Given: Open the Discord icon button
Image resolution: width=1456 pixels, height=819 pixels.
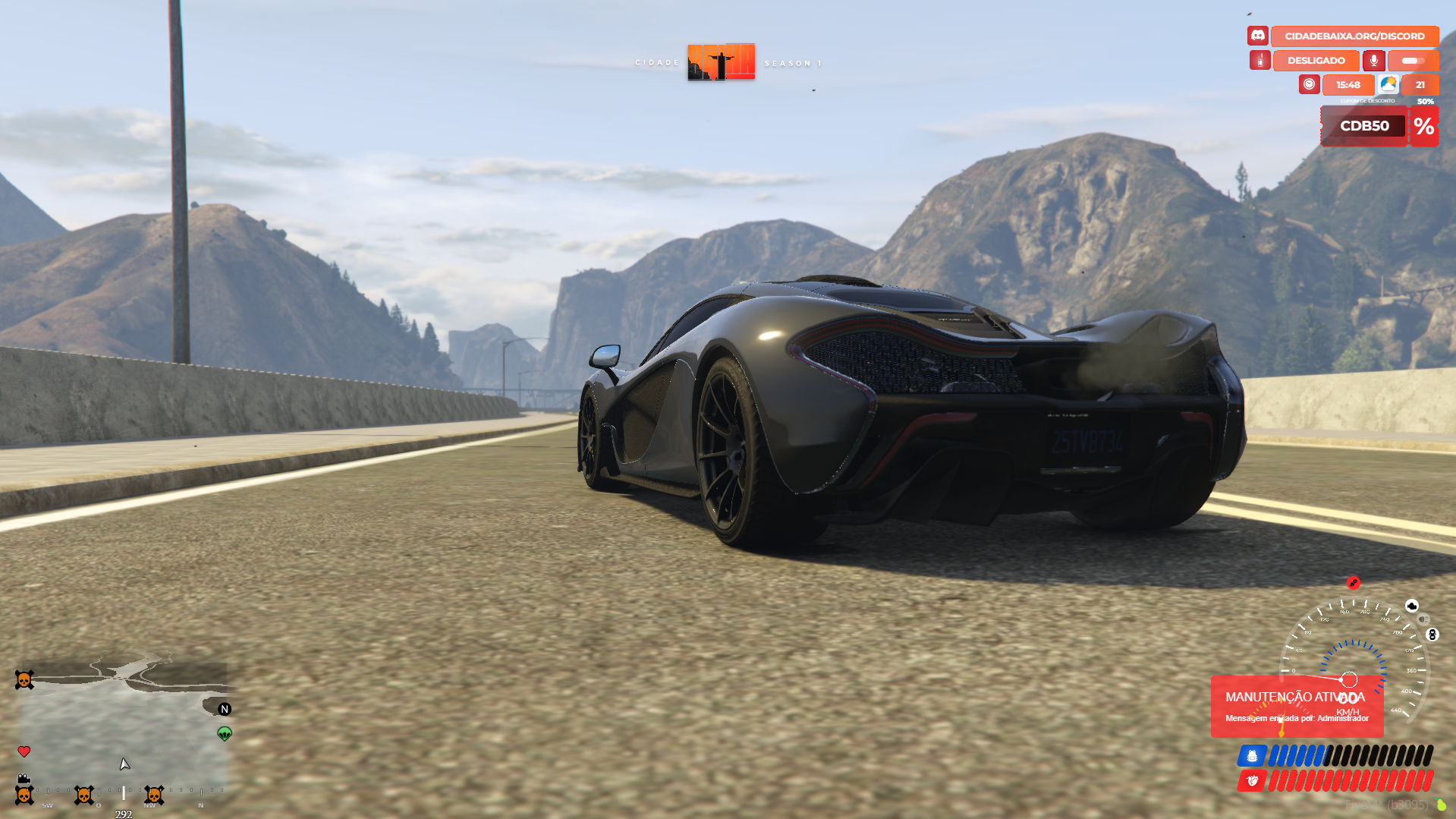Looking at the screenshot, I should pyautogui.click(x=1257, y=36).
